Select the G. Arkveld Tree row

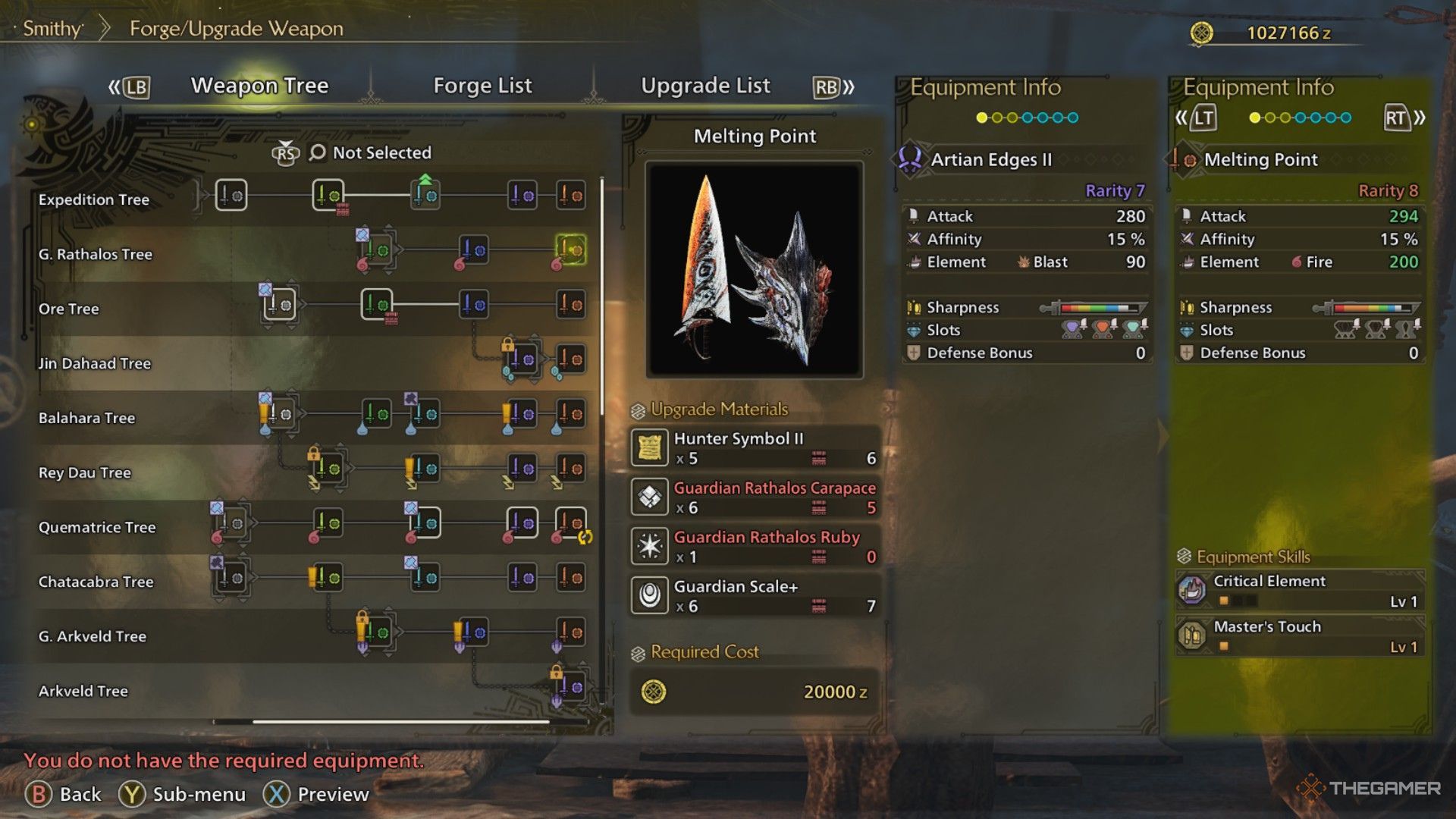(93, 636)
